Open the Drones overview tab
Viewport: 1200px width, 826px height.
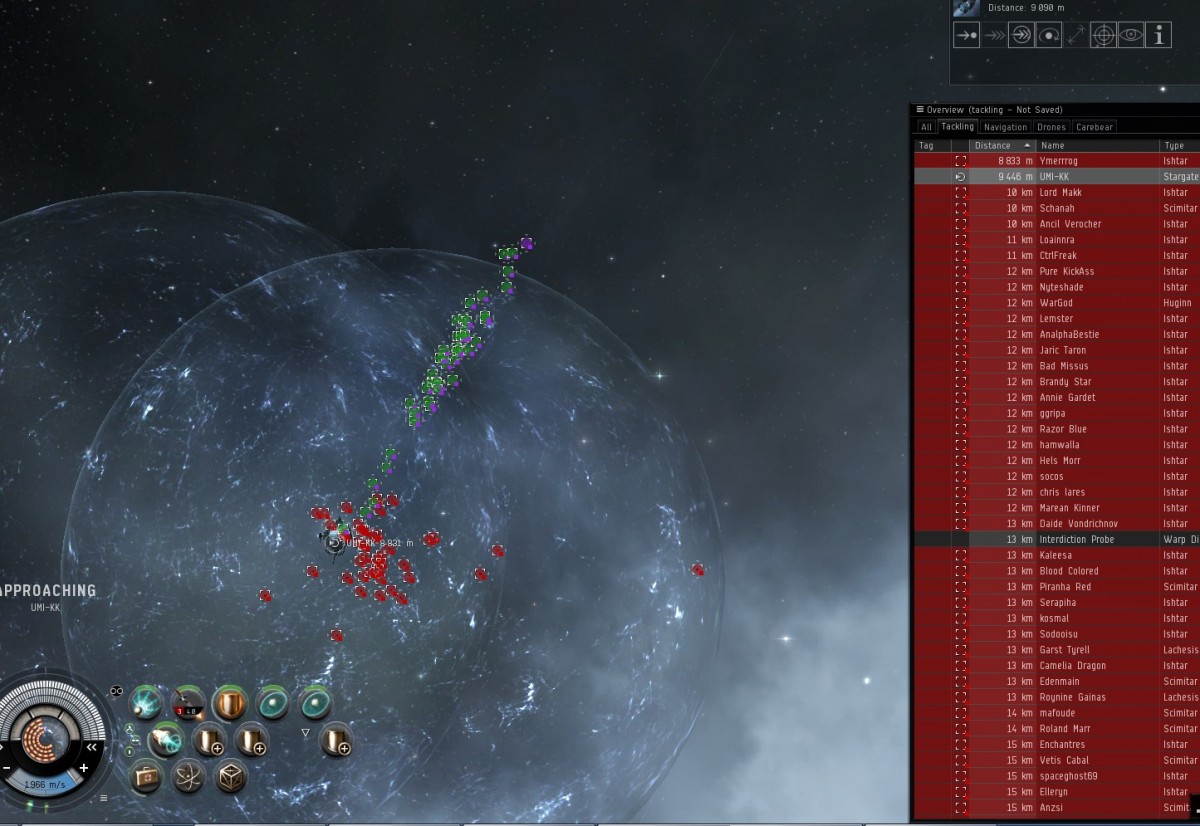1051,127
